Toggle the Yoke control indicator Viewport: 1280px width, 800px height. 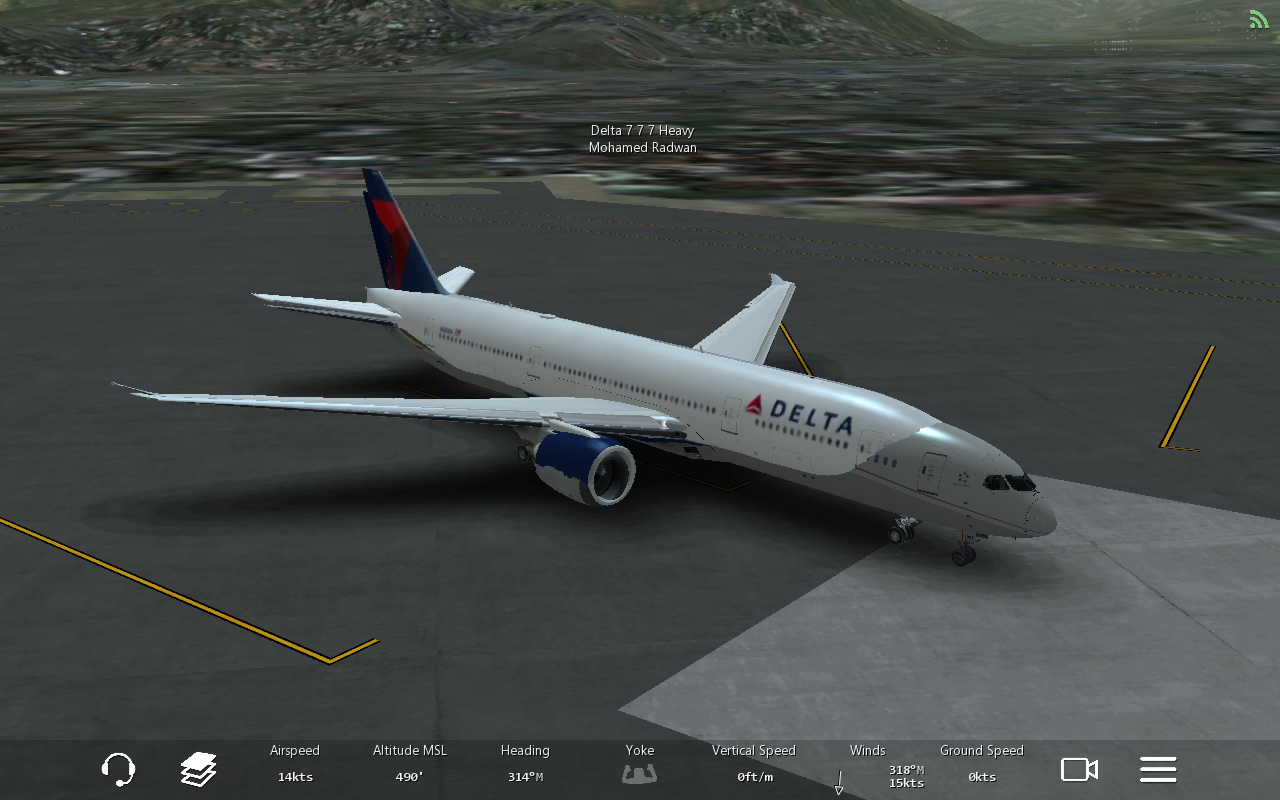tap(640, 772)
